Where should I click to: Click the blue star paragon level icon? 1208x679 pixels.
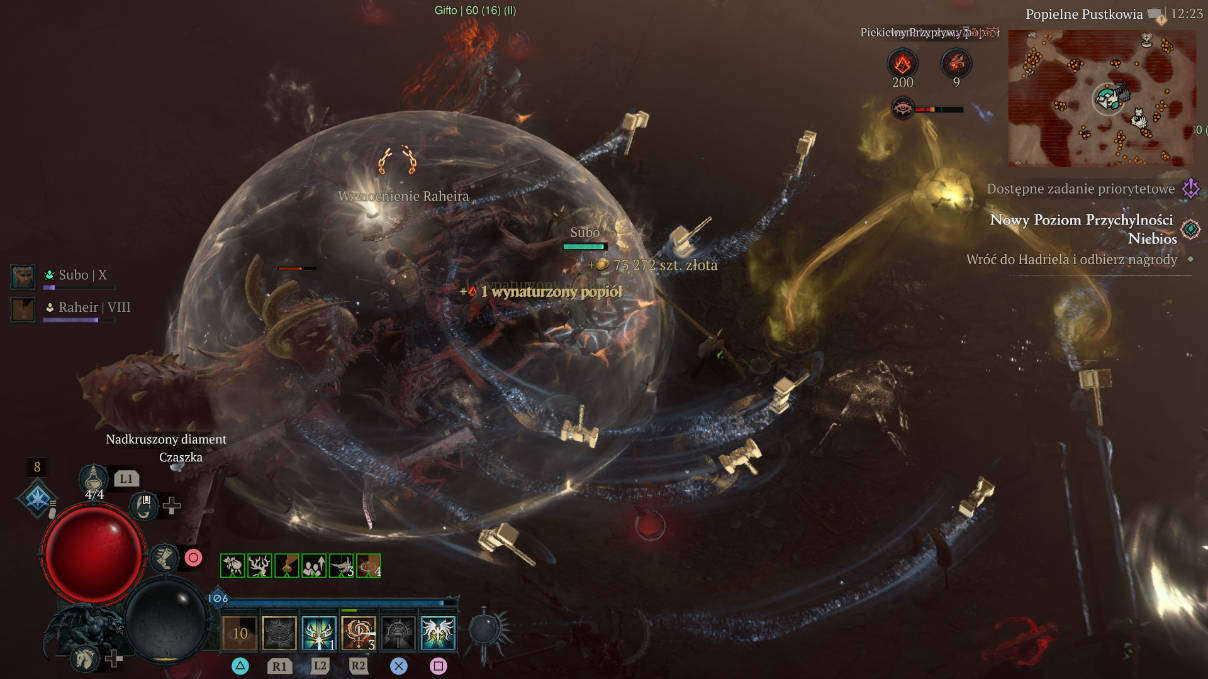[37, 499]
